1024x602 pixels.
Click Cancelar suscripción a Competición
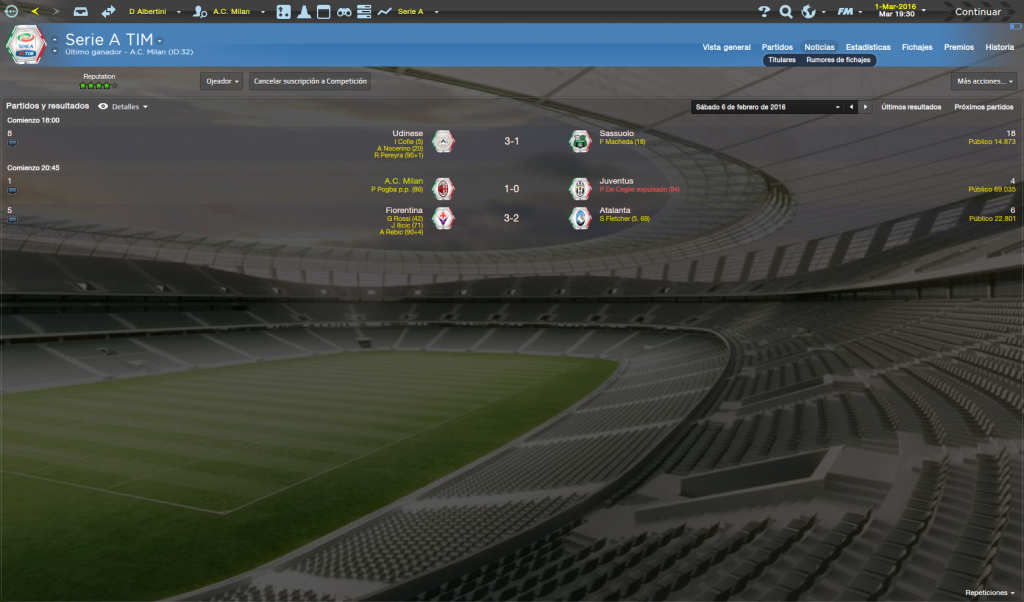click(x=310, y=81)
